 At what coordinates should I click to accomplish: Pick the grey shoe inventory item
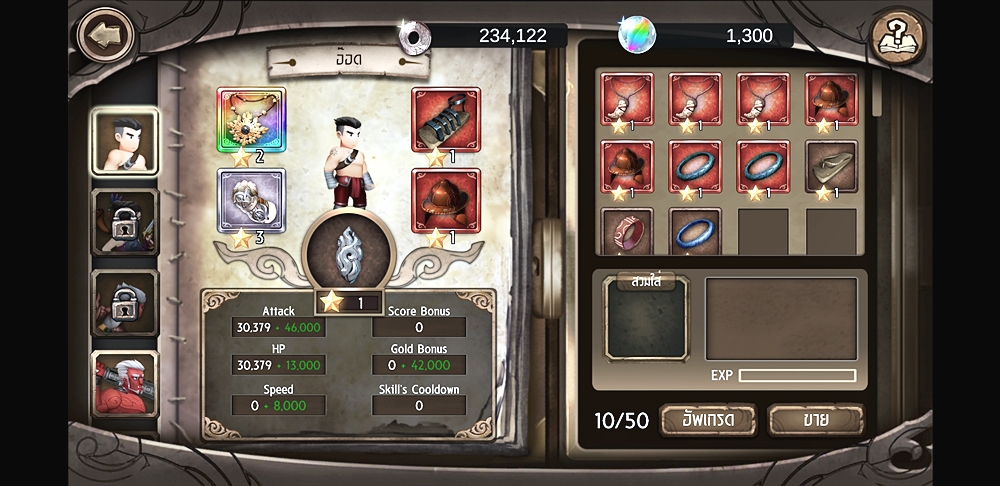point(831,166)
